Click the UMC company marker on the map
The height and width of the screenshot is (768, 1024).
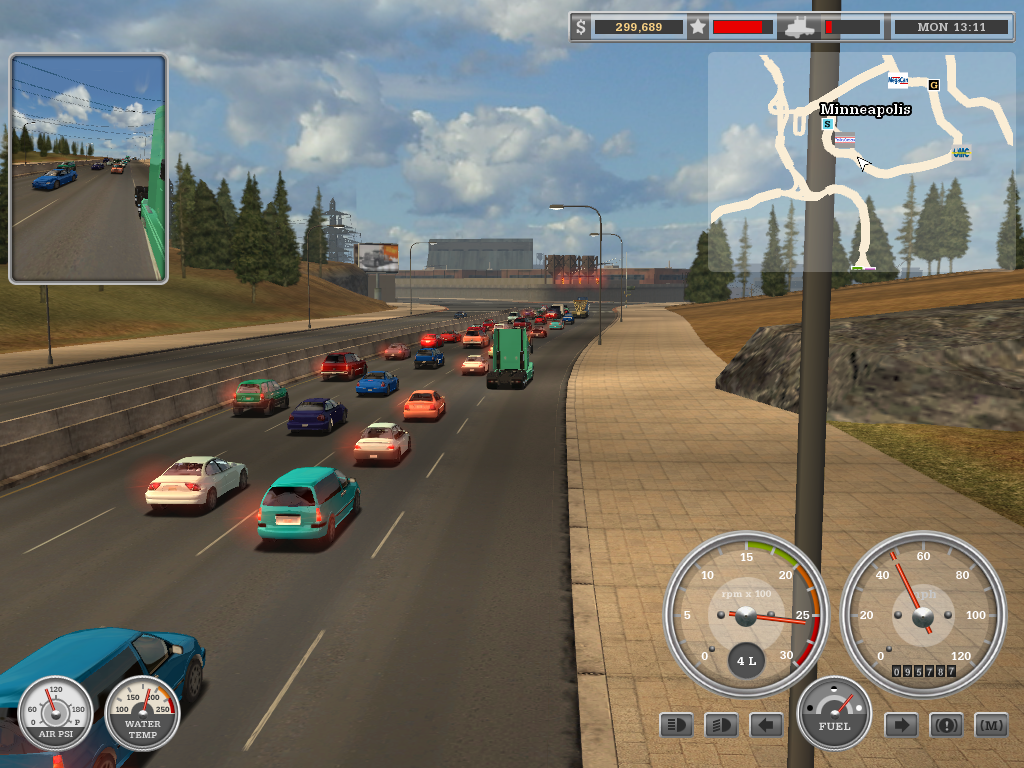pos(961,152)
